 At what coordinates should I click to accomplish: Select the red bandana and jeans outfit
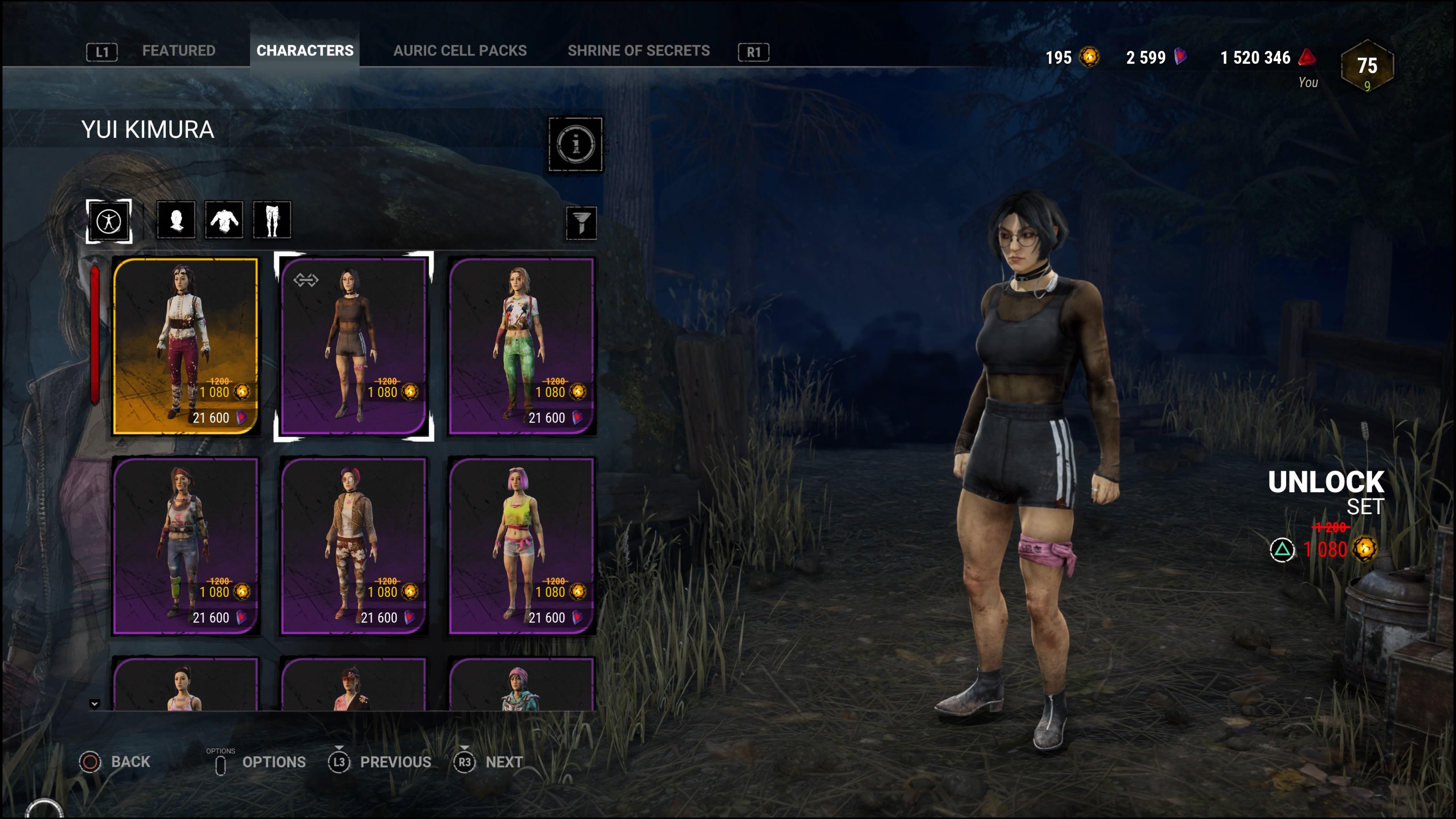click(x=185, y=546)
